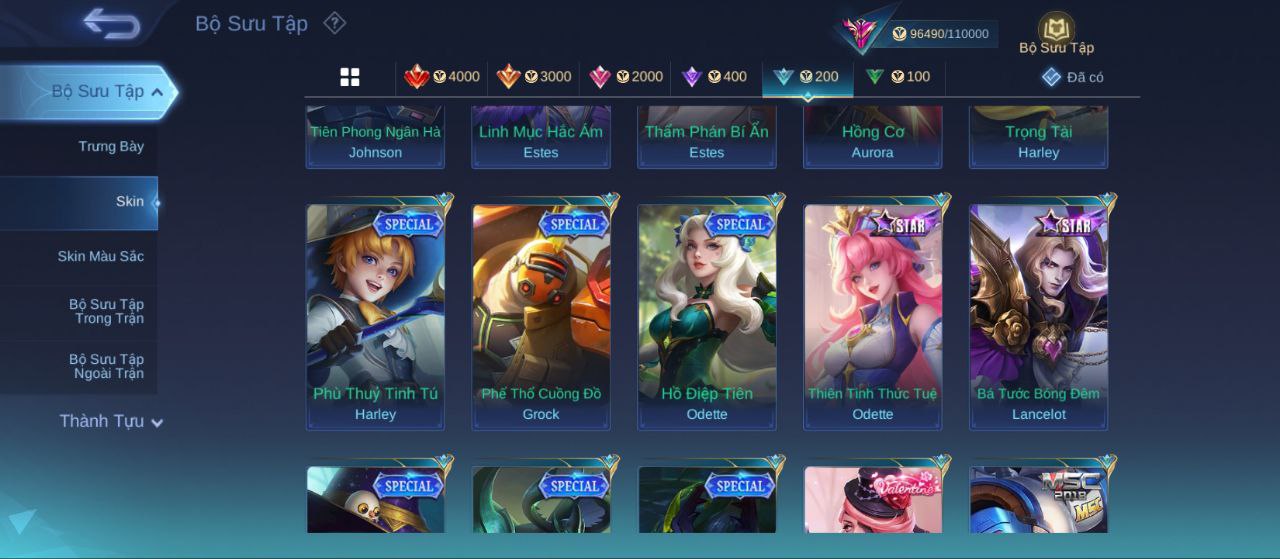
Task: Filter skins by the 4000 point tier
Action: (x=442, y=77)
